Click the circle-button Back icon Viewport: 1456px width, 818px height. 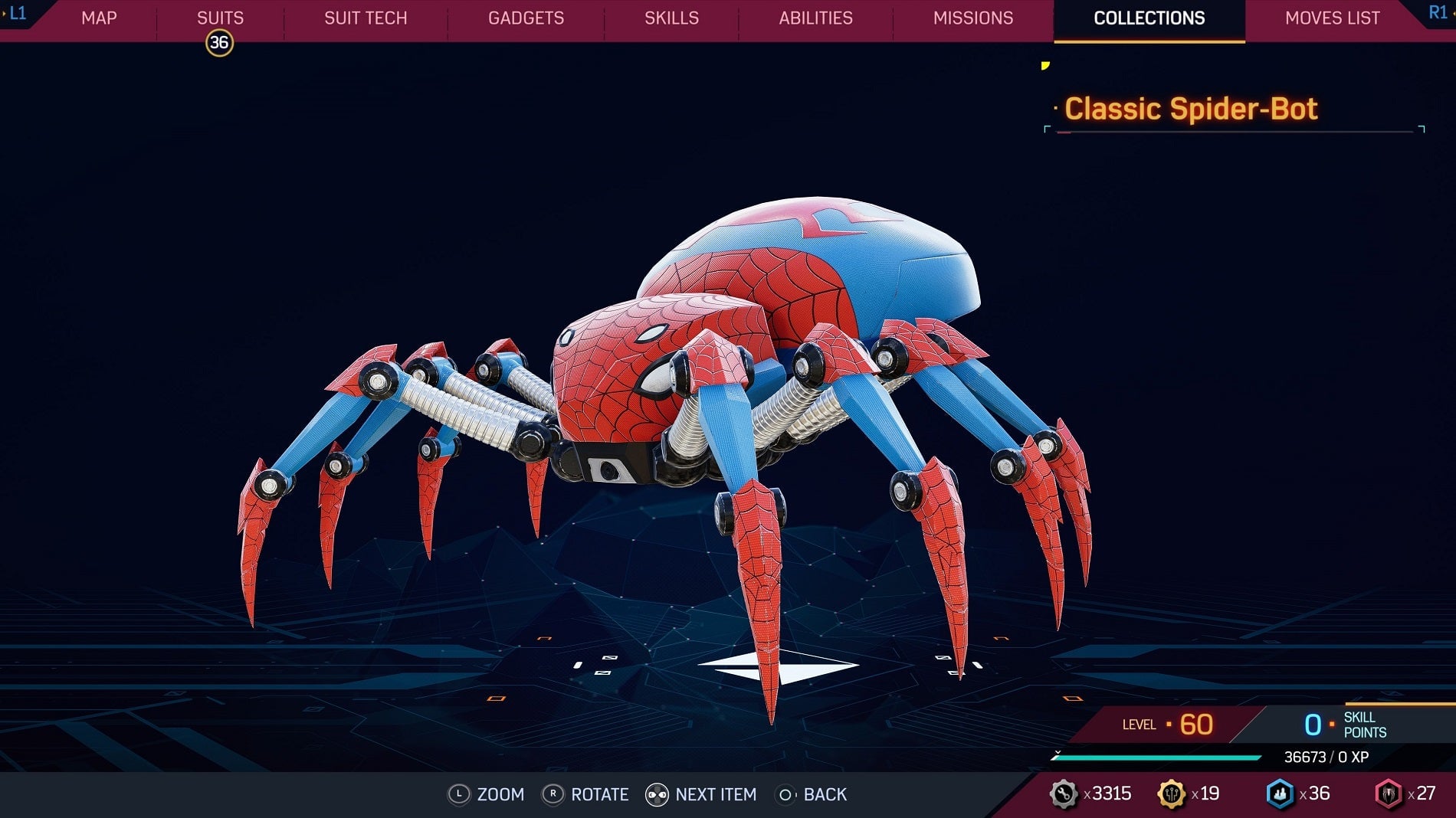pyautogui.click(x=785, y=795)
